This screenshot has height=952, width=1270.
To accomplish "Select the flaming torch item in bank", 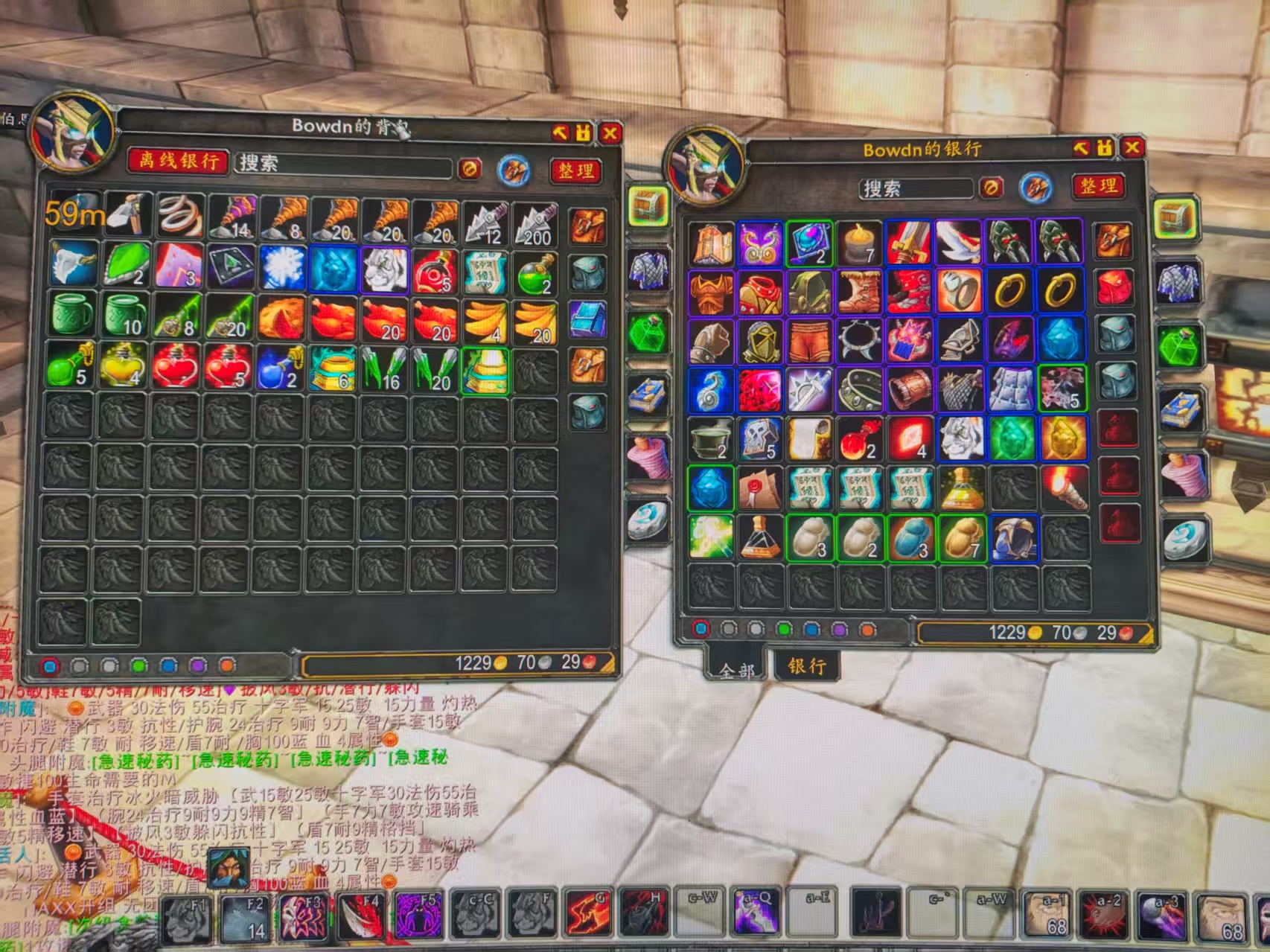I will (1062, 488).
